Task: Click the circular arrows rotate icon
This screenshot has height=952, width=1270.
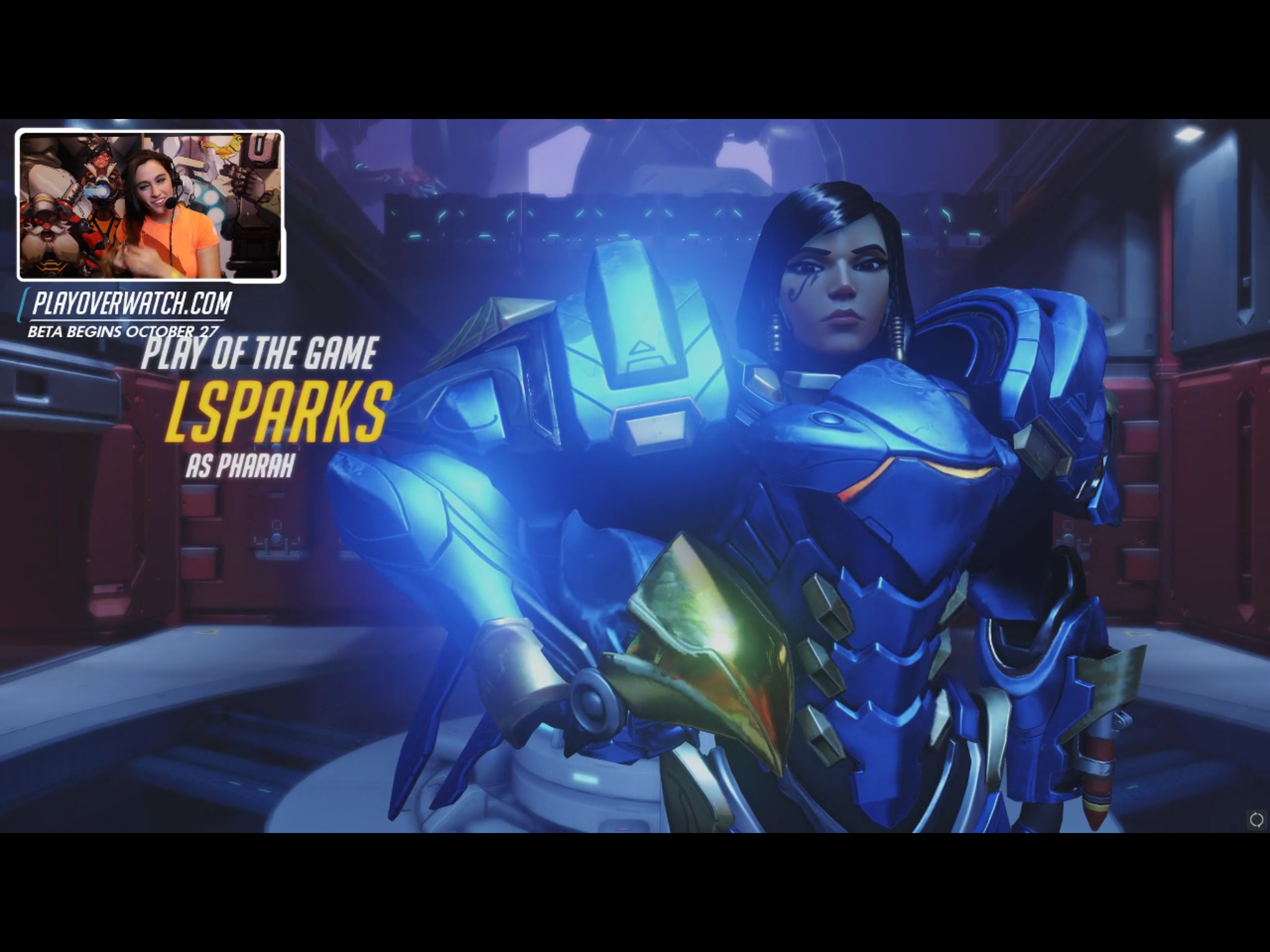Action: (x=1256, y=820)
